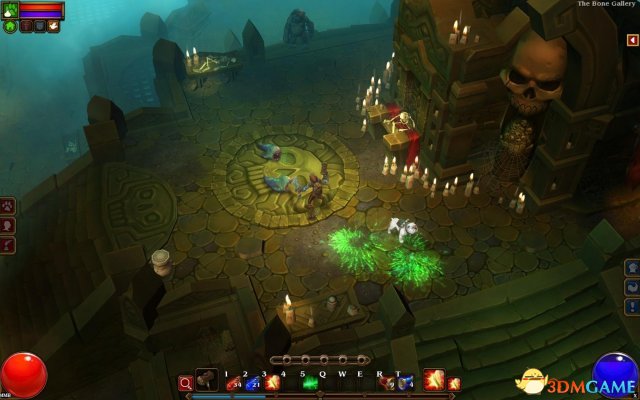Open the character silhouette panel
The height and width of the screenshot is (400, 640).
click(7, 226)
